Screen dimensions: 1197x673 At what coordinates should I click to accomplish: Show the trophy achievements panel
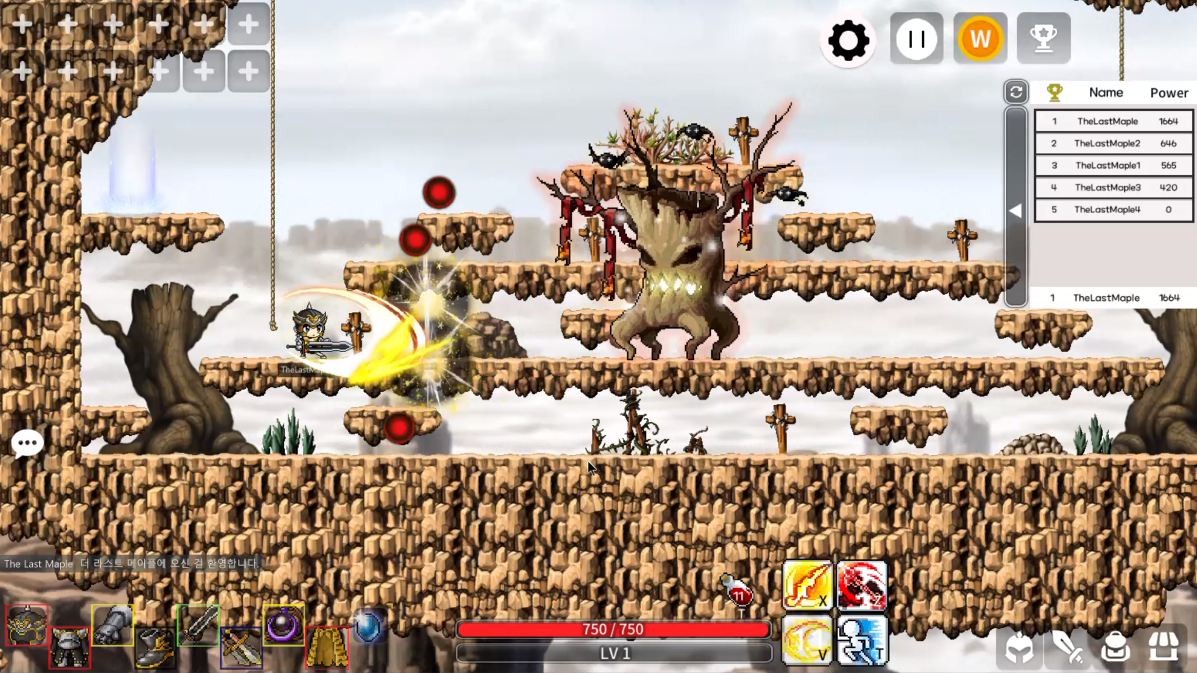(1043, 40)
